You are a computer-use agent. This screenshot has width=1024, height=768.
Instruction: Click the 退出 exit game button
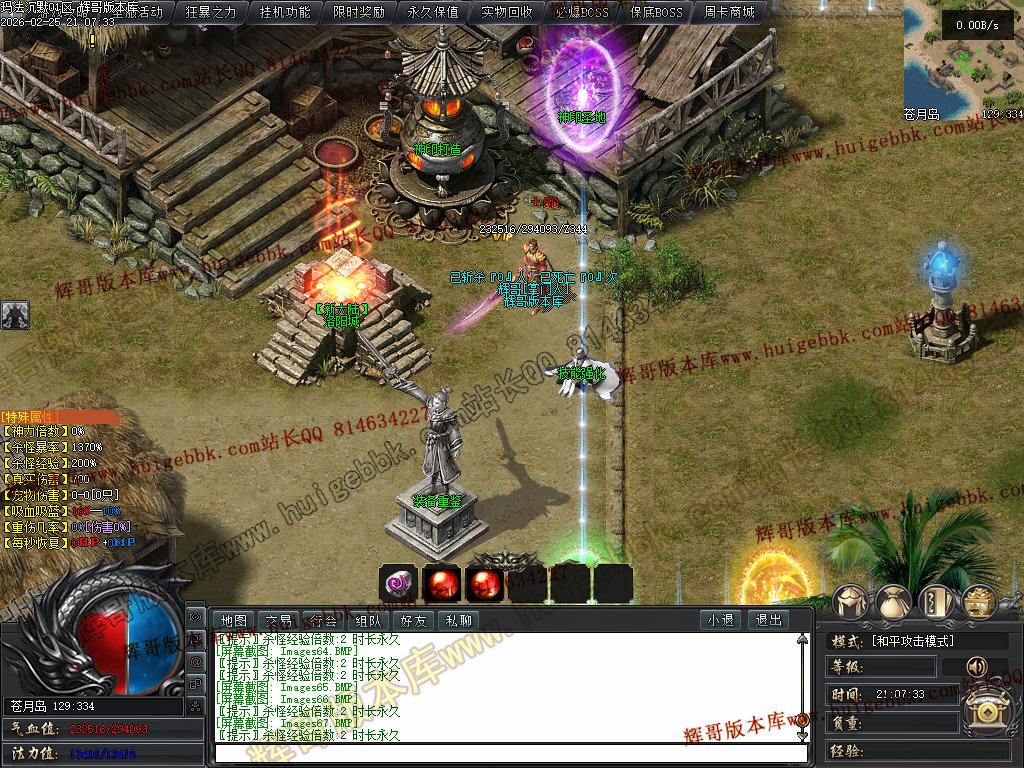[x=768, y=620]
